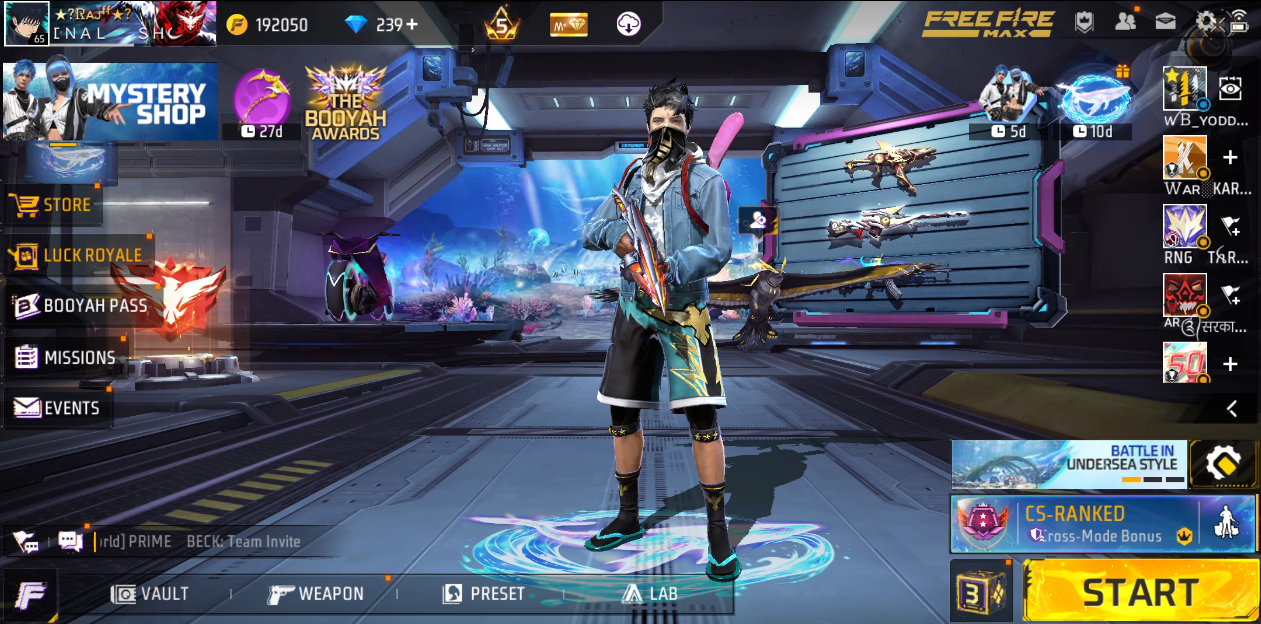Open the Missions list
1261x624 pixels.
pos(65,357)
